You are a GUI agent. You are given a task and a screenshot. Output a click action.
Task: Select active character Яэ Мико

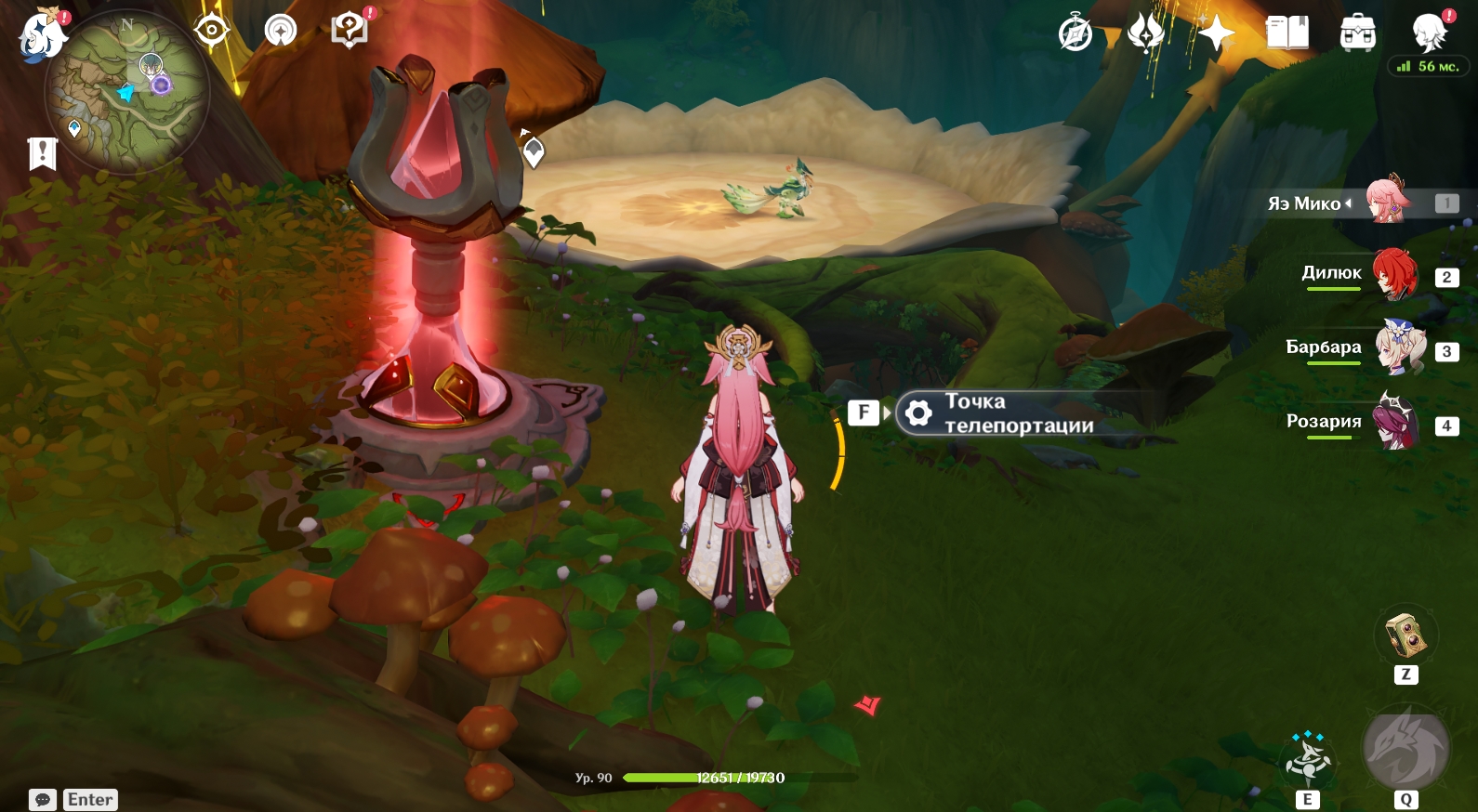(x=1387, y=202)
